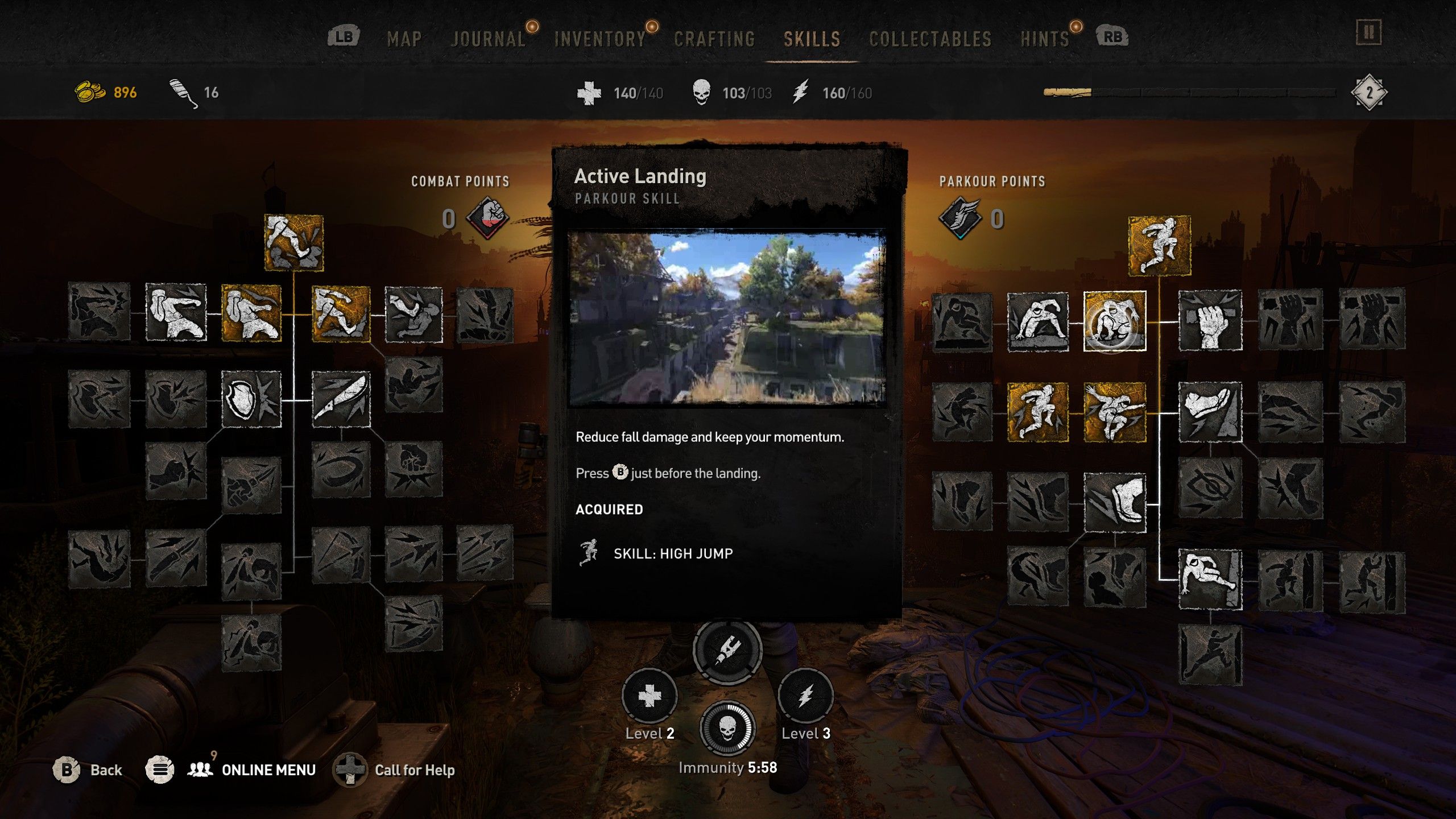Choose the raised fist parkour skill icon

click(x=1210, y=321)
